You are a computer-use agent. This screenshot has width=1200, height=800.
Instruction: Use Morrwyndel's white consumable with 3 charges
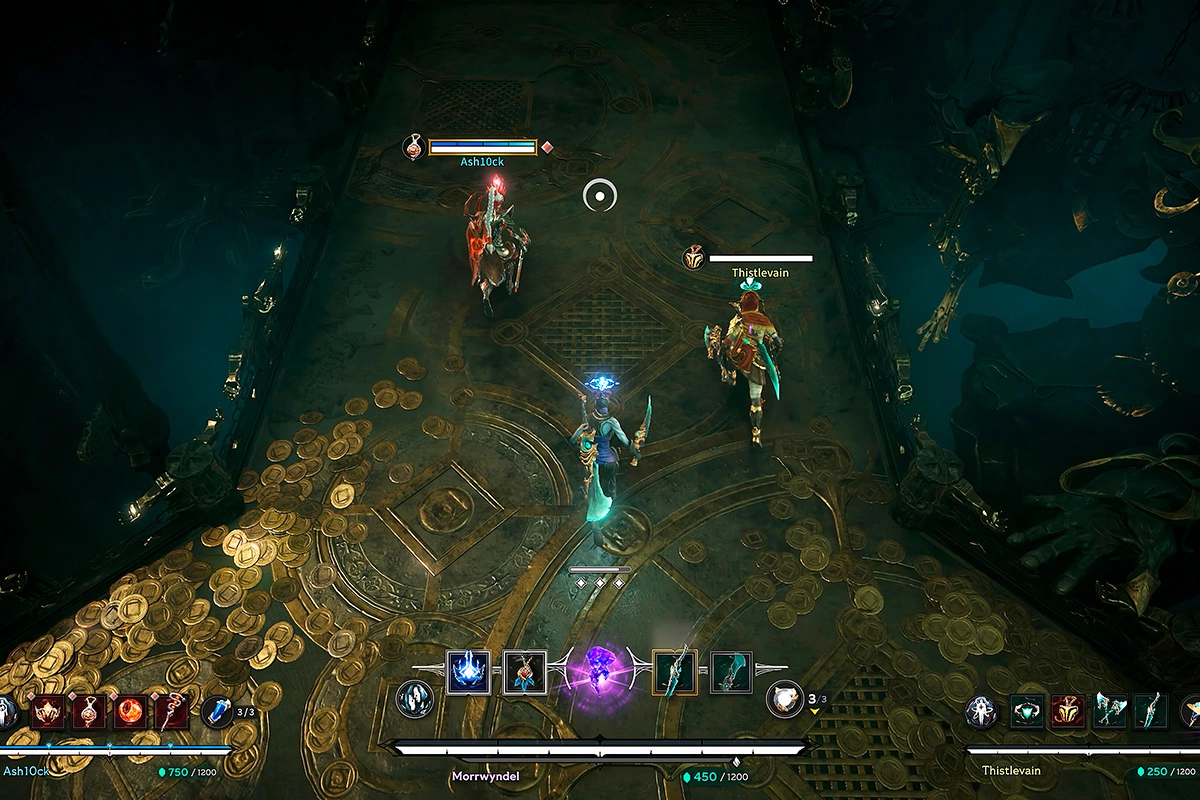tap(784, 699)
